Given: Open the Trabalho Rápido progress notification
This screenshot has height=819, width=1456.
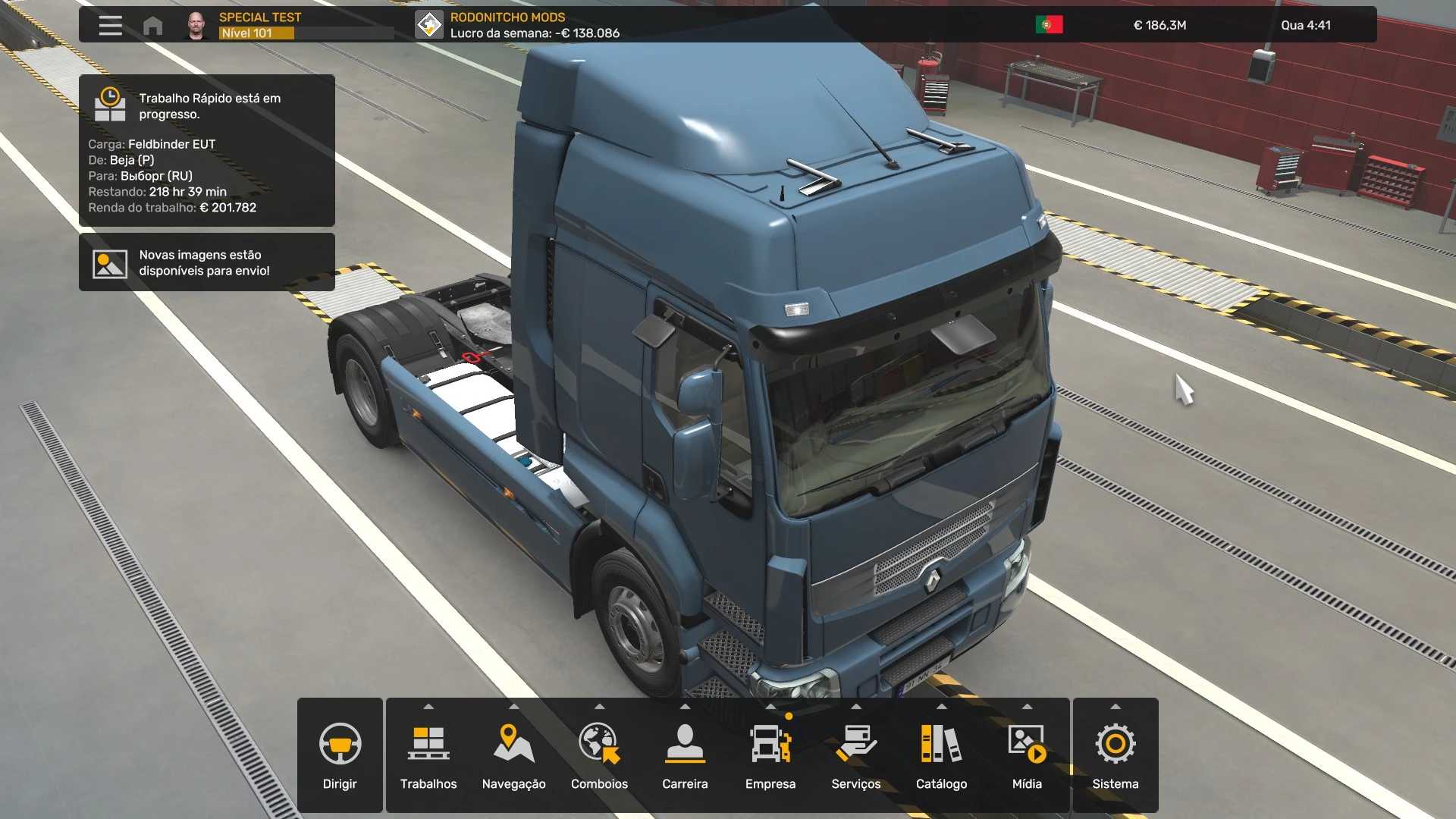Looking at the screenshot, I should click(x=207, y=150).
